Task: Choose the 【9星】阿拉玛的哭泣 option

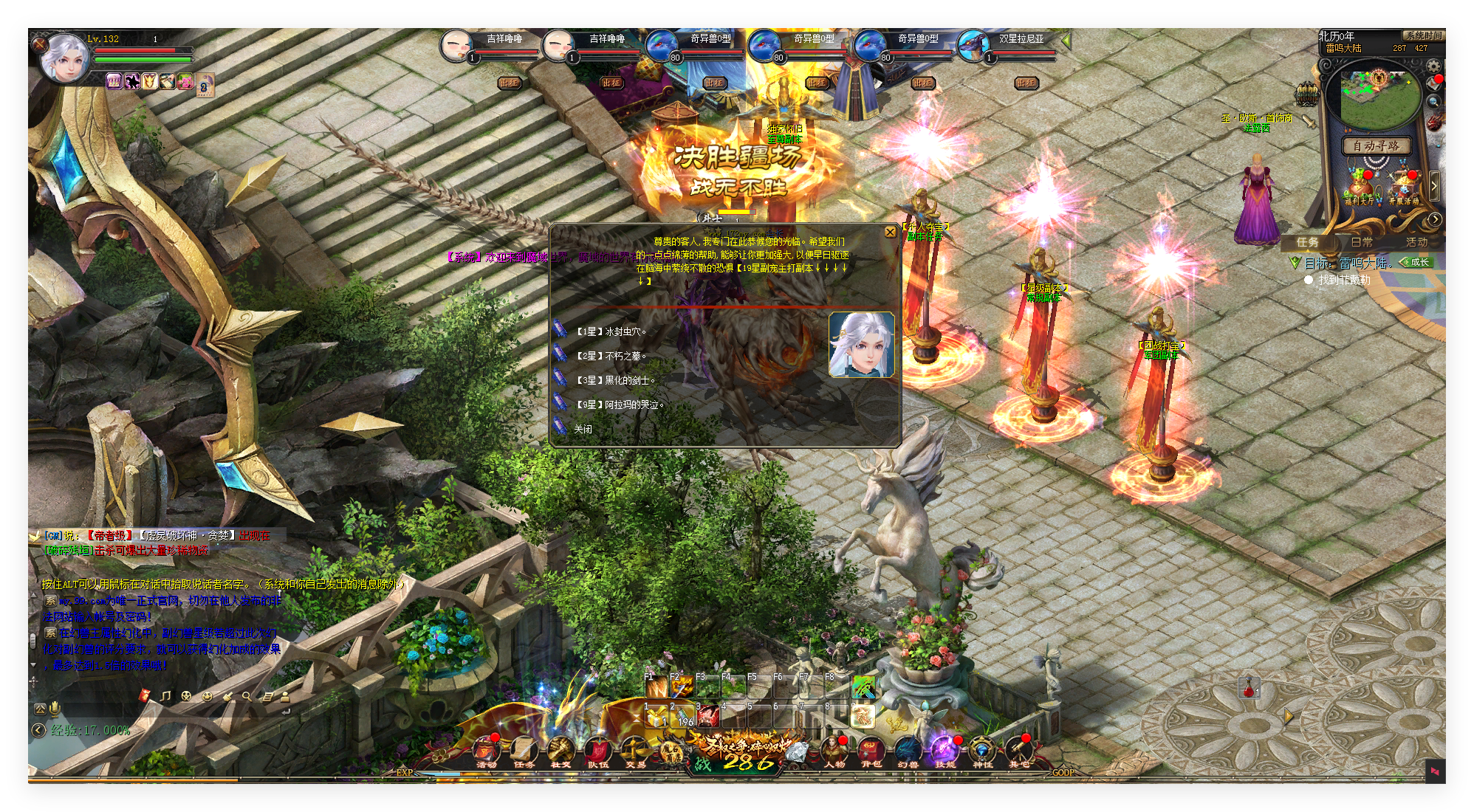Action: pos(620,405)
